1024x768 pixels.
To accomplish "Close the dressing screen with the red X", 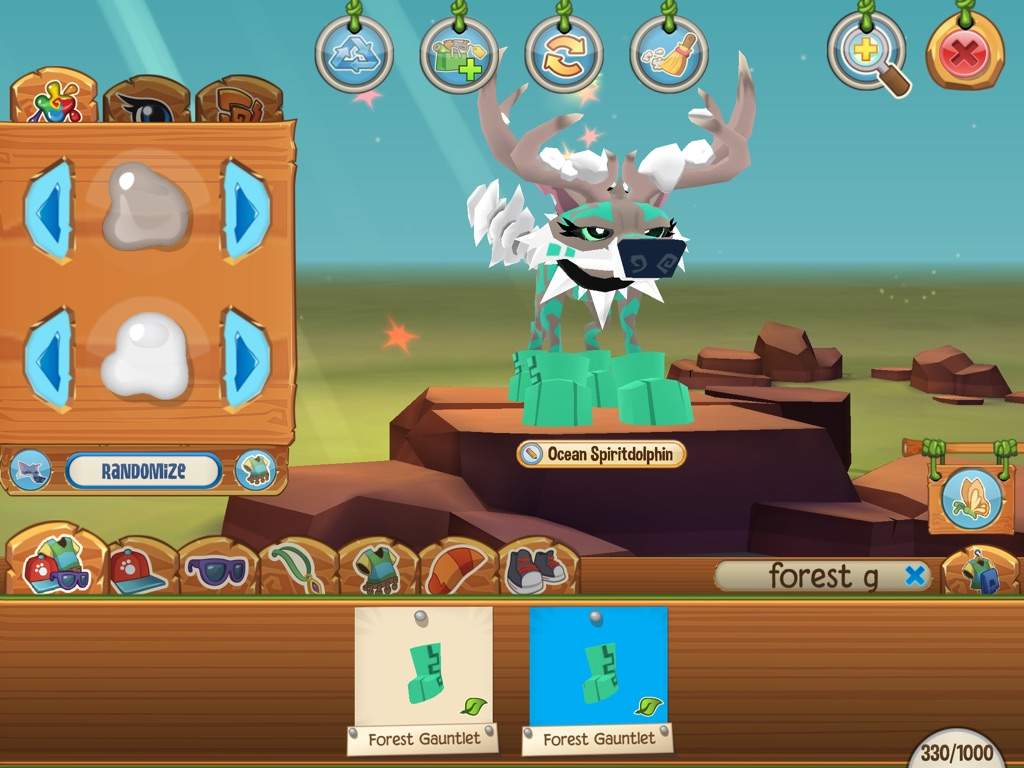I will coord(964,54).
